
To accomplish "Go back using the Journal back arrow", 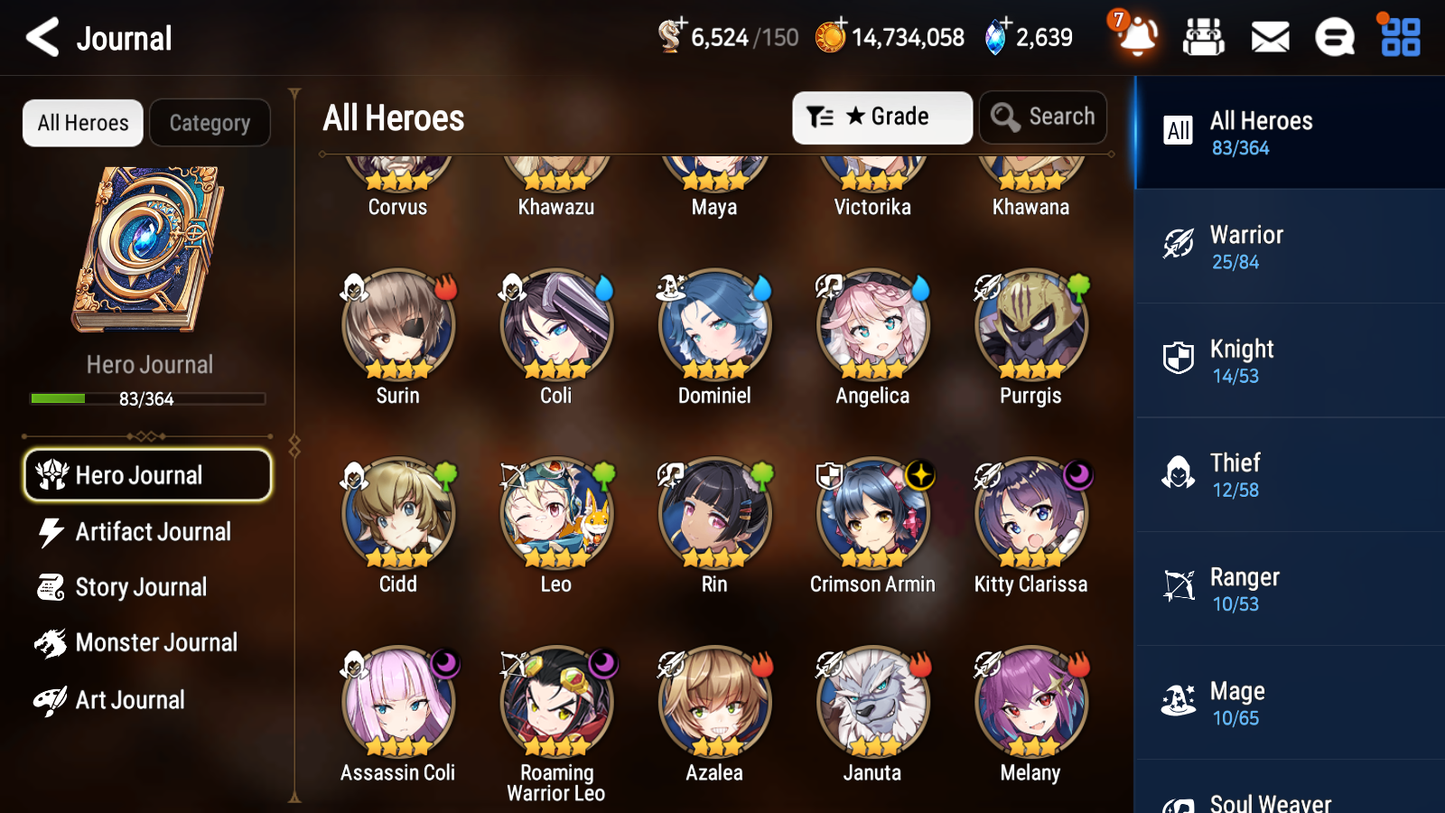I will pyautogui.click(x=42, y=37).
